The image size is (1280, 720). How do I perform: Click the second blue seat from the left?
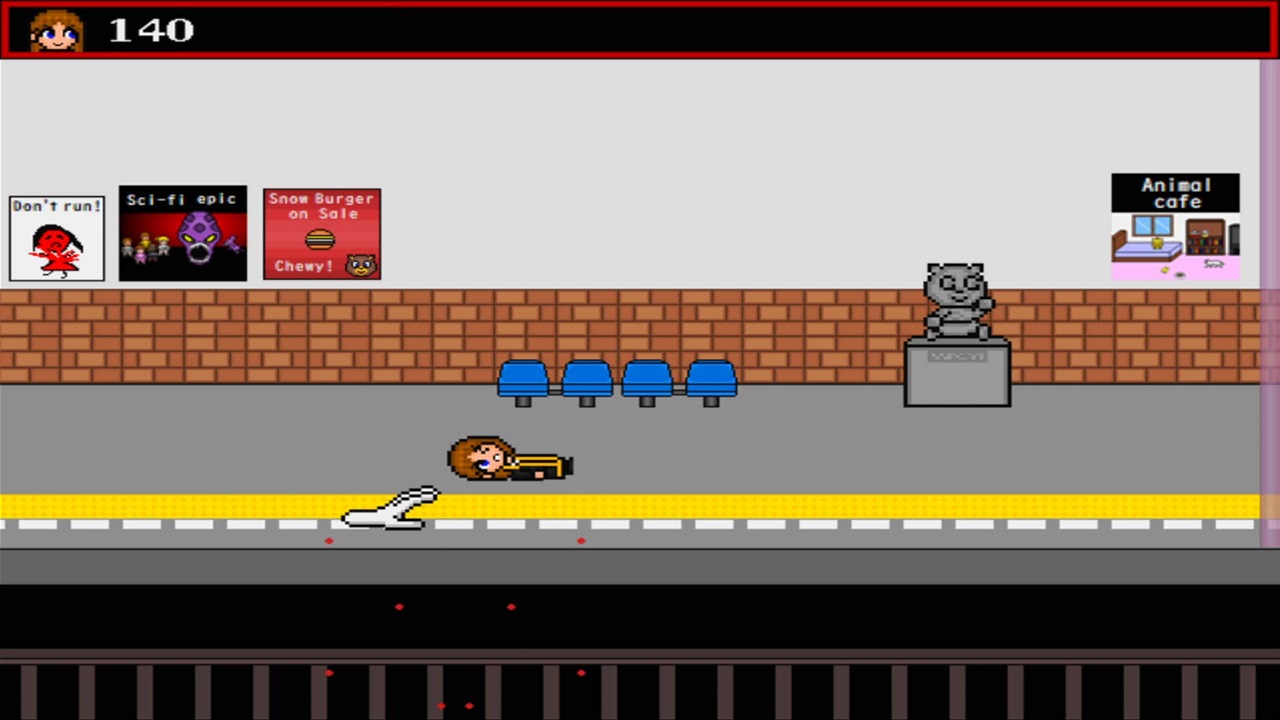coord(586,378)
